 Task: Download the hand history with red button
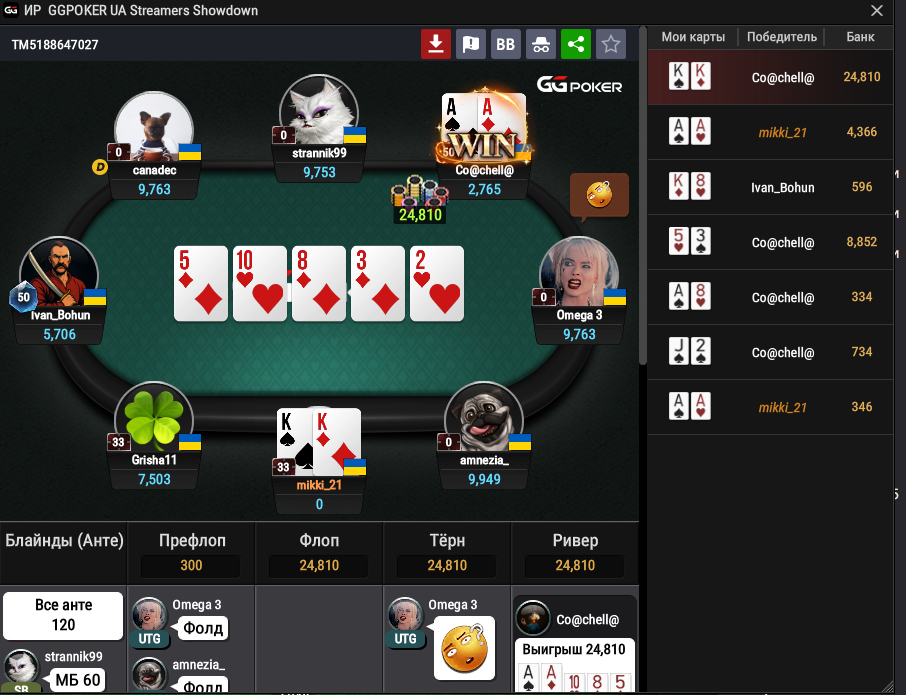(435, 44)
